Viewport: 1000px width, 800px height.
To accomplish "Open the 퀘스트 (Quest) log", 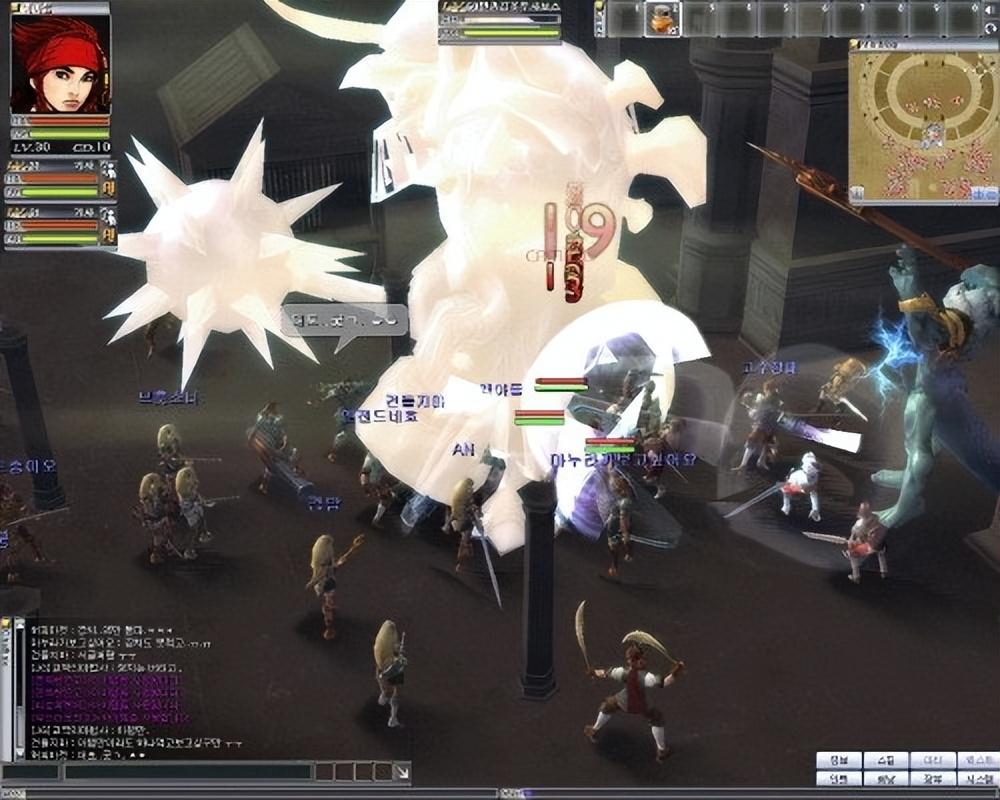I will pos(979,760).
